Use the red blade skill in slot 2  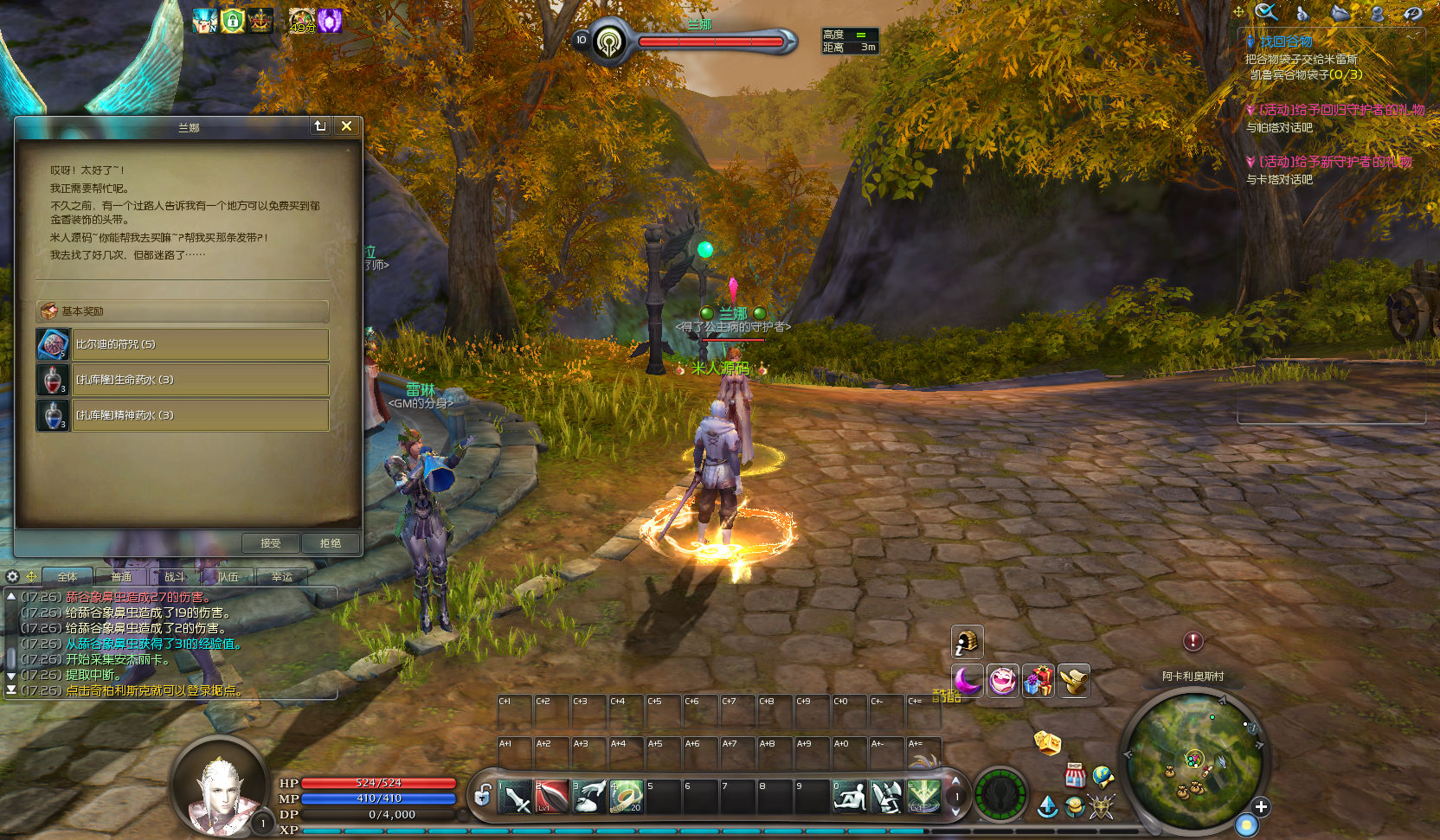[x=552, y=797]
